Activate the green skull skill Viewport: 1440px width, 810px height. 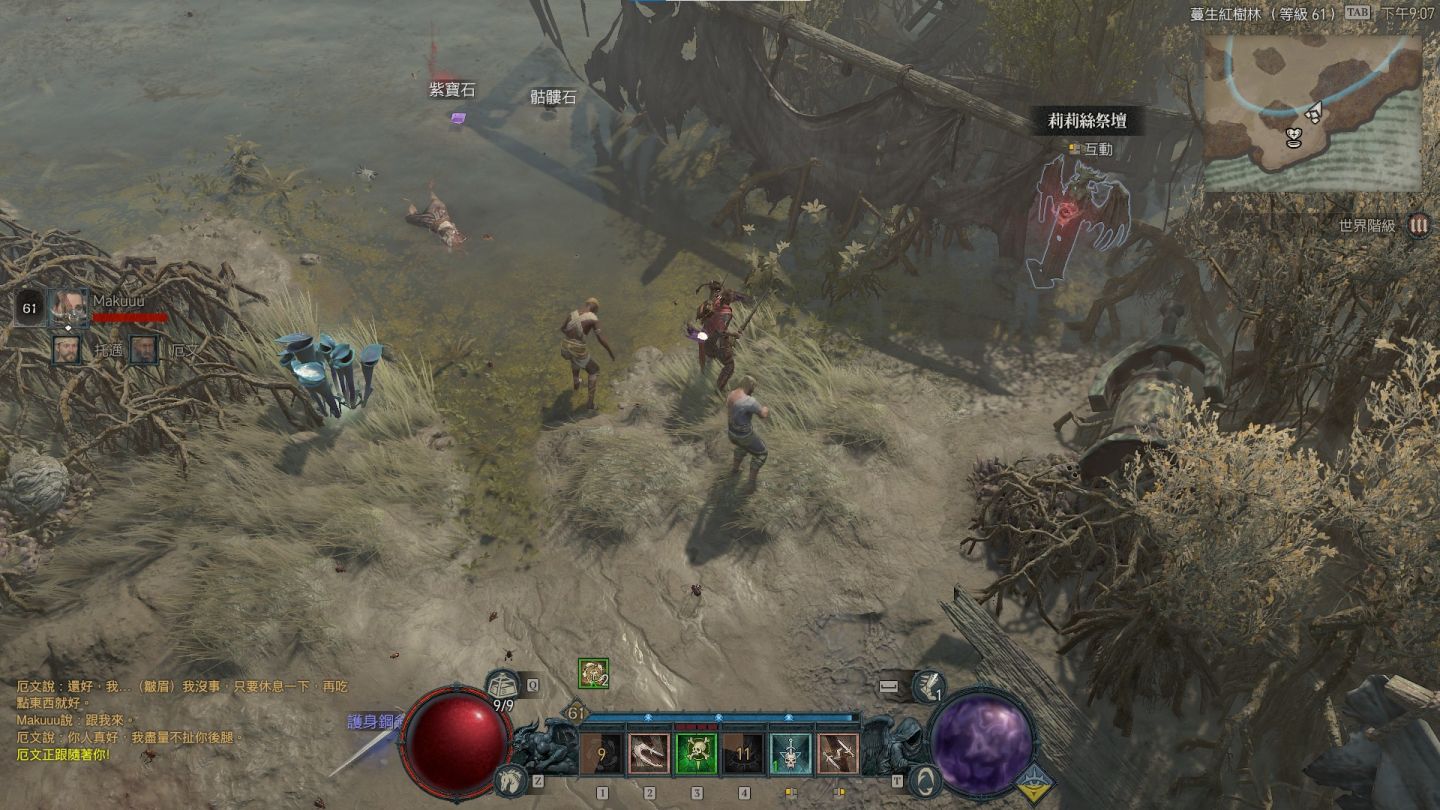pyautogui.click(x=696, y=754)
